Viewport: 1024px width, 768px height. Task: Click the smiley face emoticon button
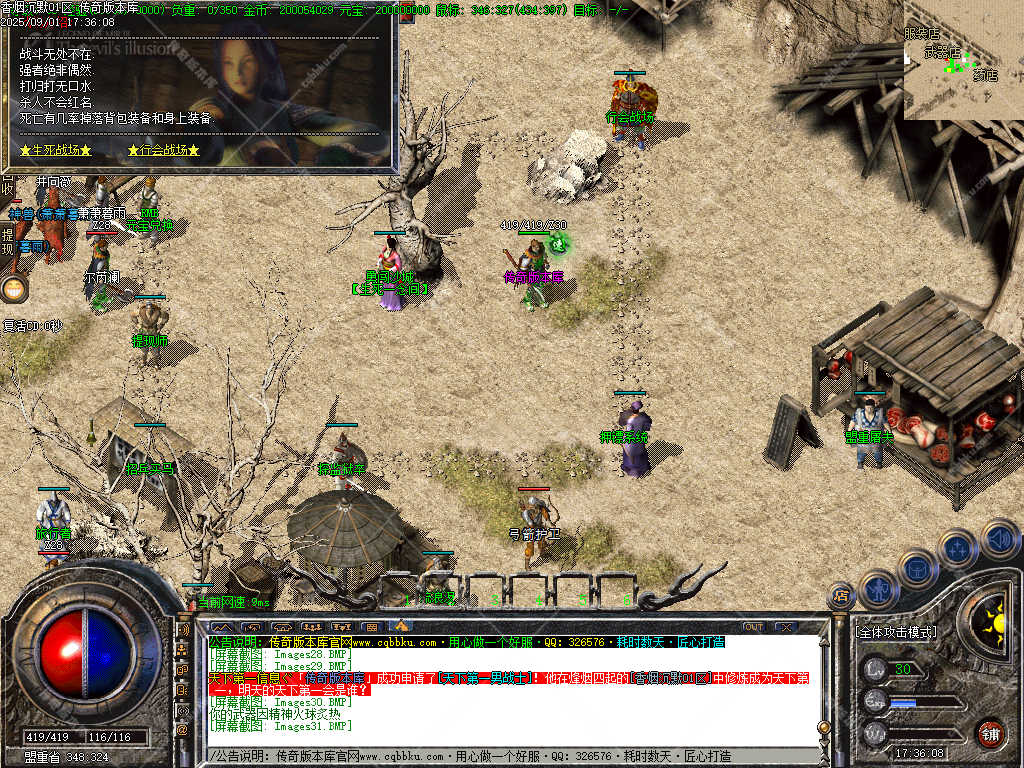pyautogui.click(x=14, y=289)
